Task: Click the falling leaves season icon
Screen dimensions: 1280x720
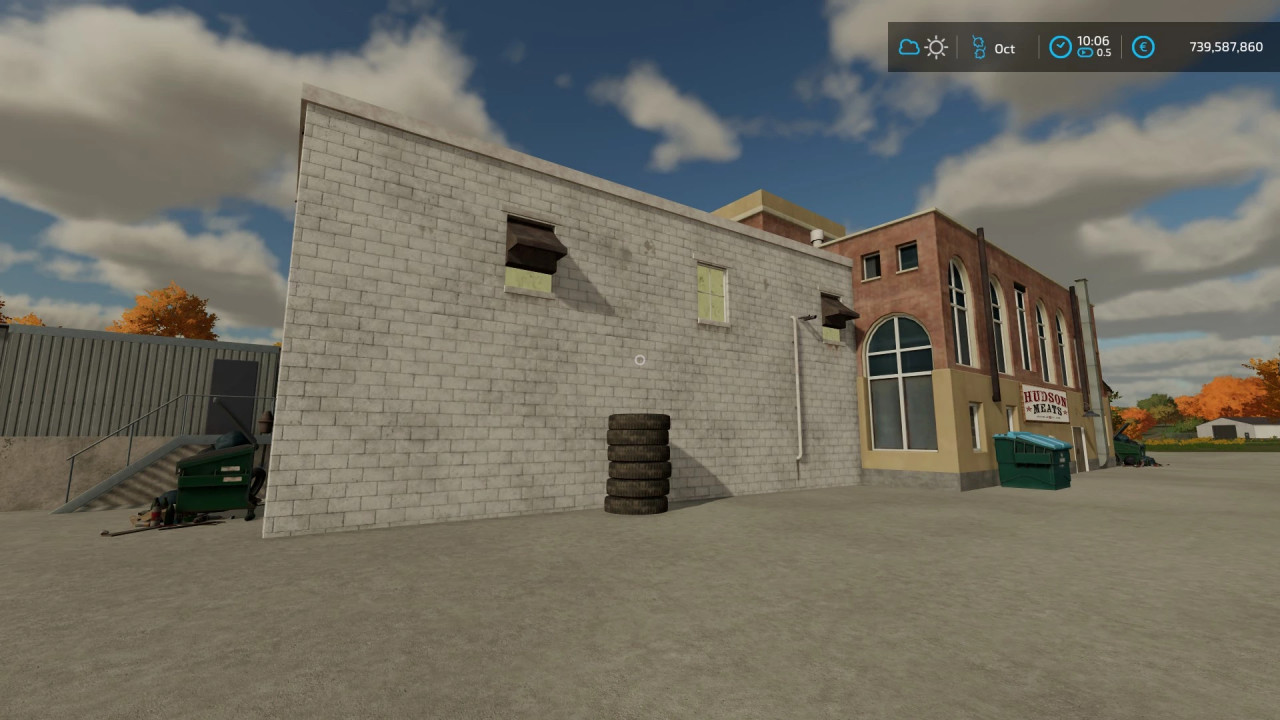Action: point(979,47)
